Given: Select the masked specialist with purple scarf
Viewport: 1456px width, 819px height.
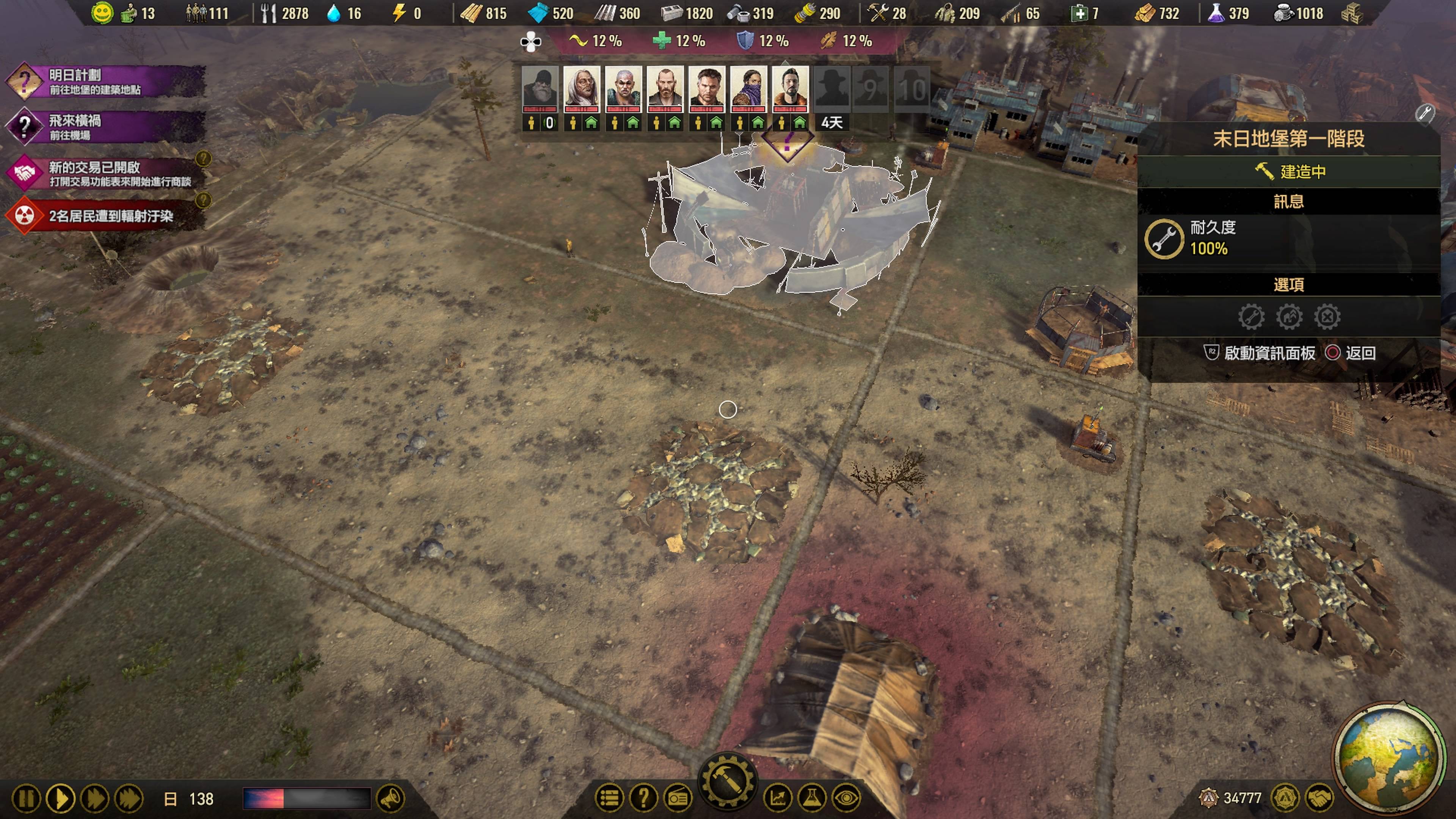Looking at the screenshot, I should pos(748,88).
